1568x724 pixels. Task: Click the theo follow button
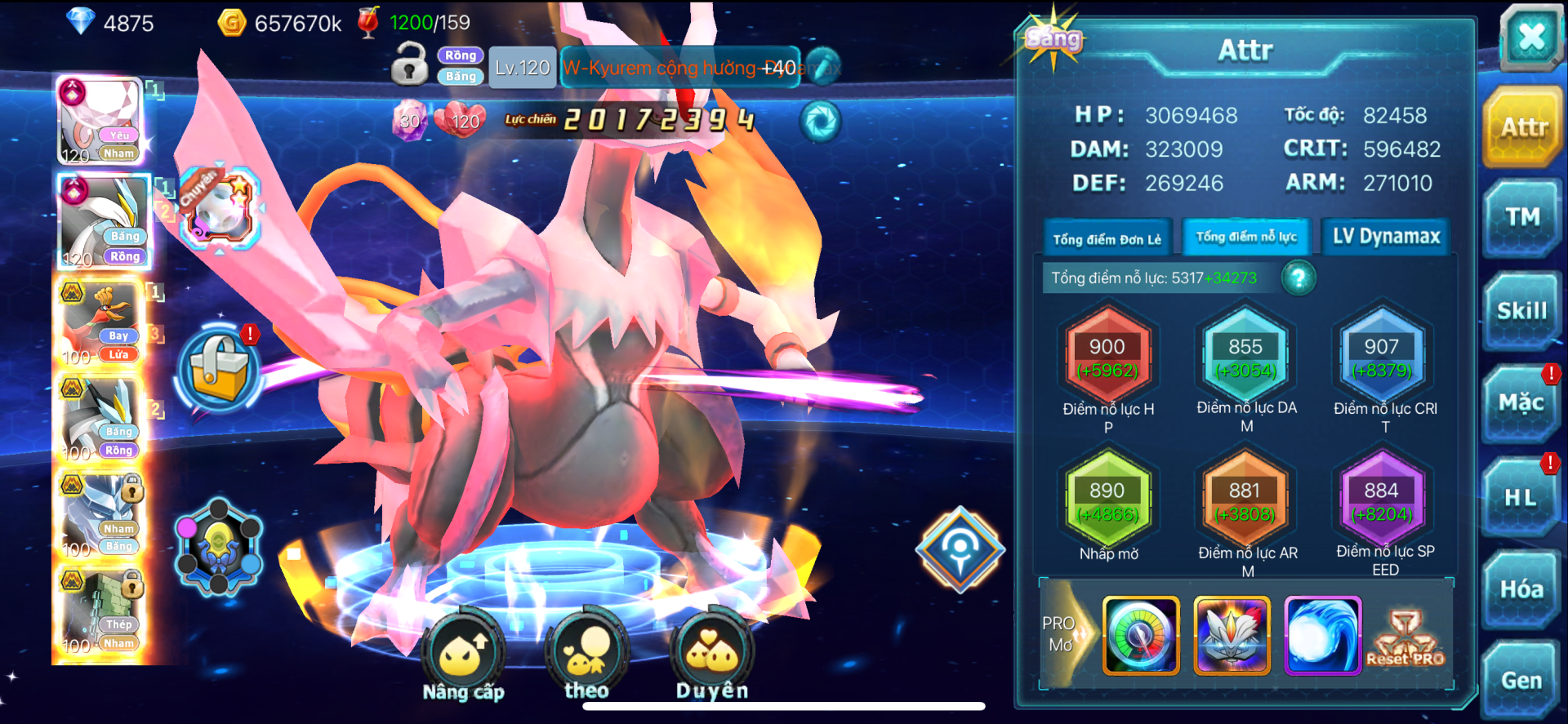587,655
